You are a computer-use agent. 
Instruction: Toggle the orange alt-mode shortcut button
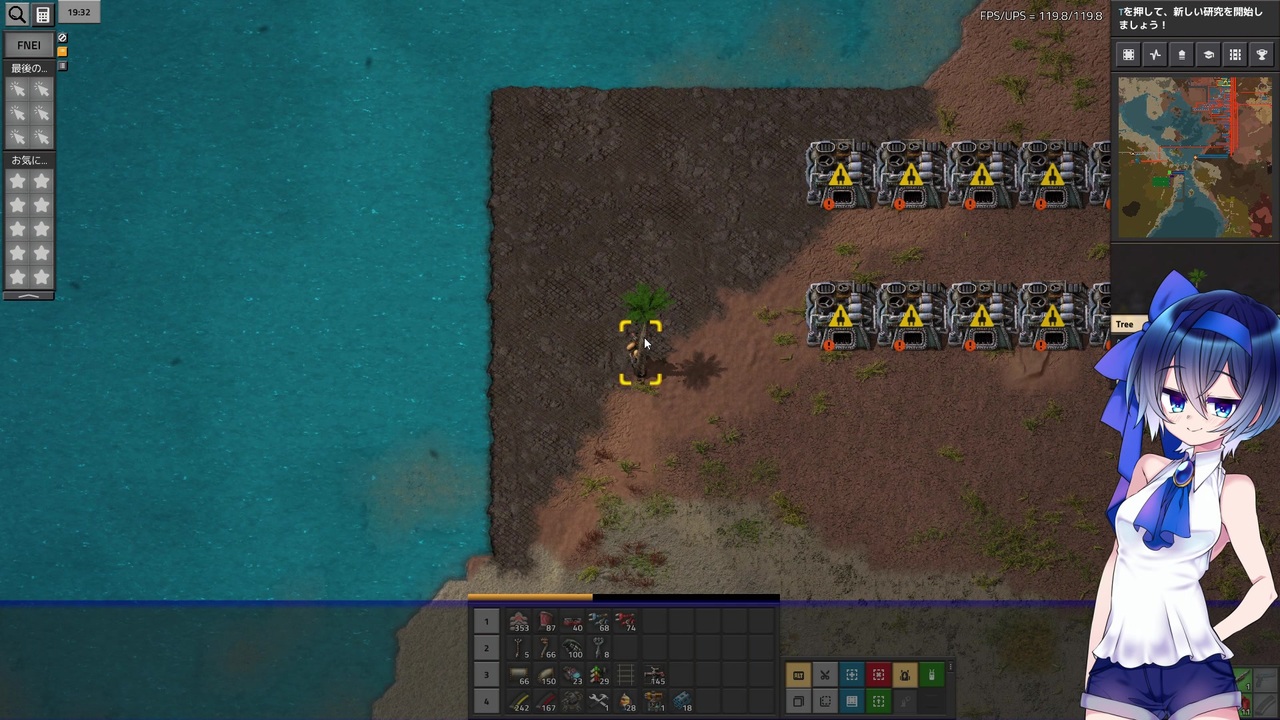(x=798, y=675)
